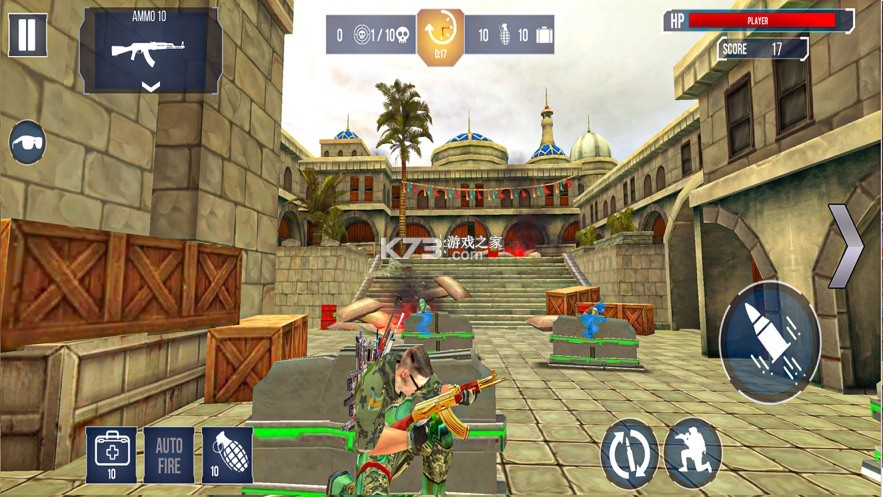Use the medkit button

click(111, 455)
